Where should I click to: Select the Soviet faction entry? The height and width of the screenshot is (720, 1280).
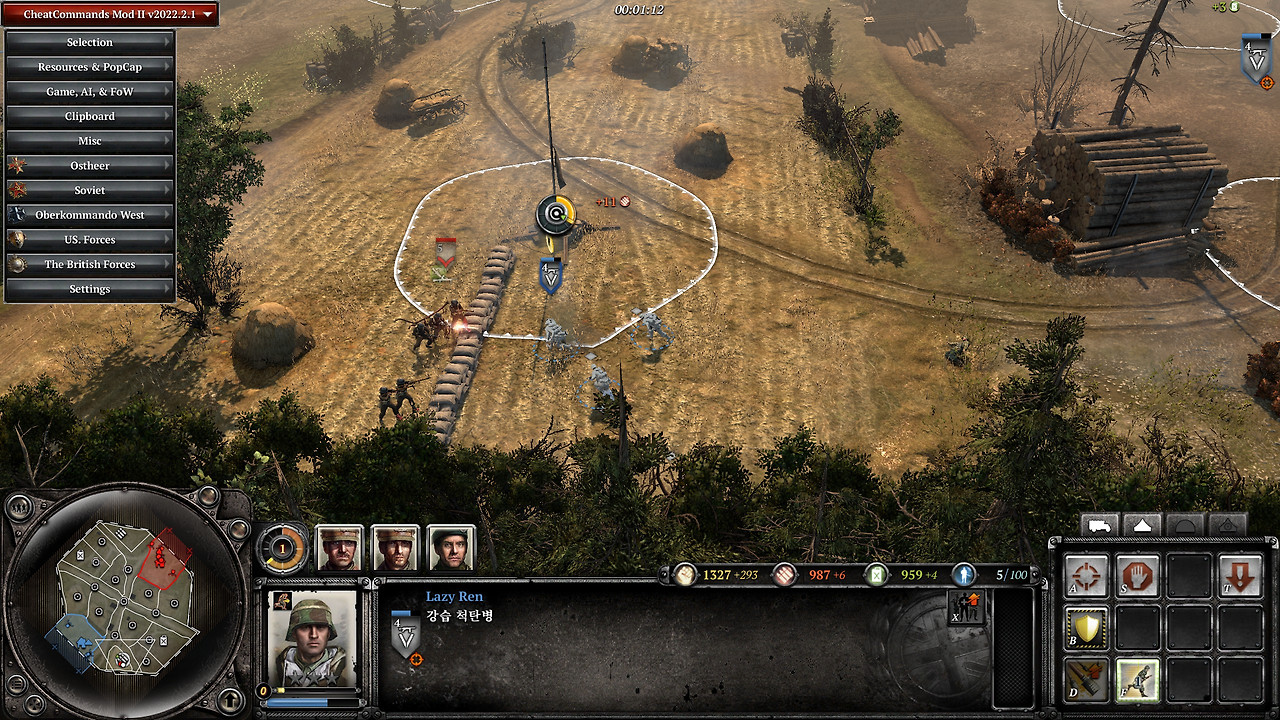90,190
